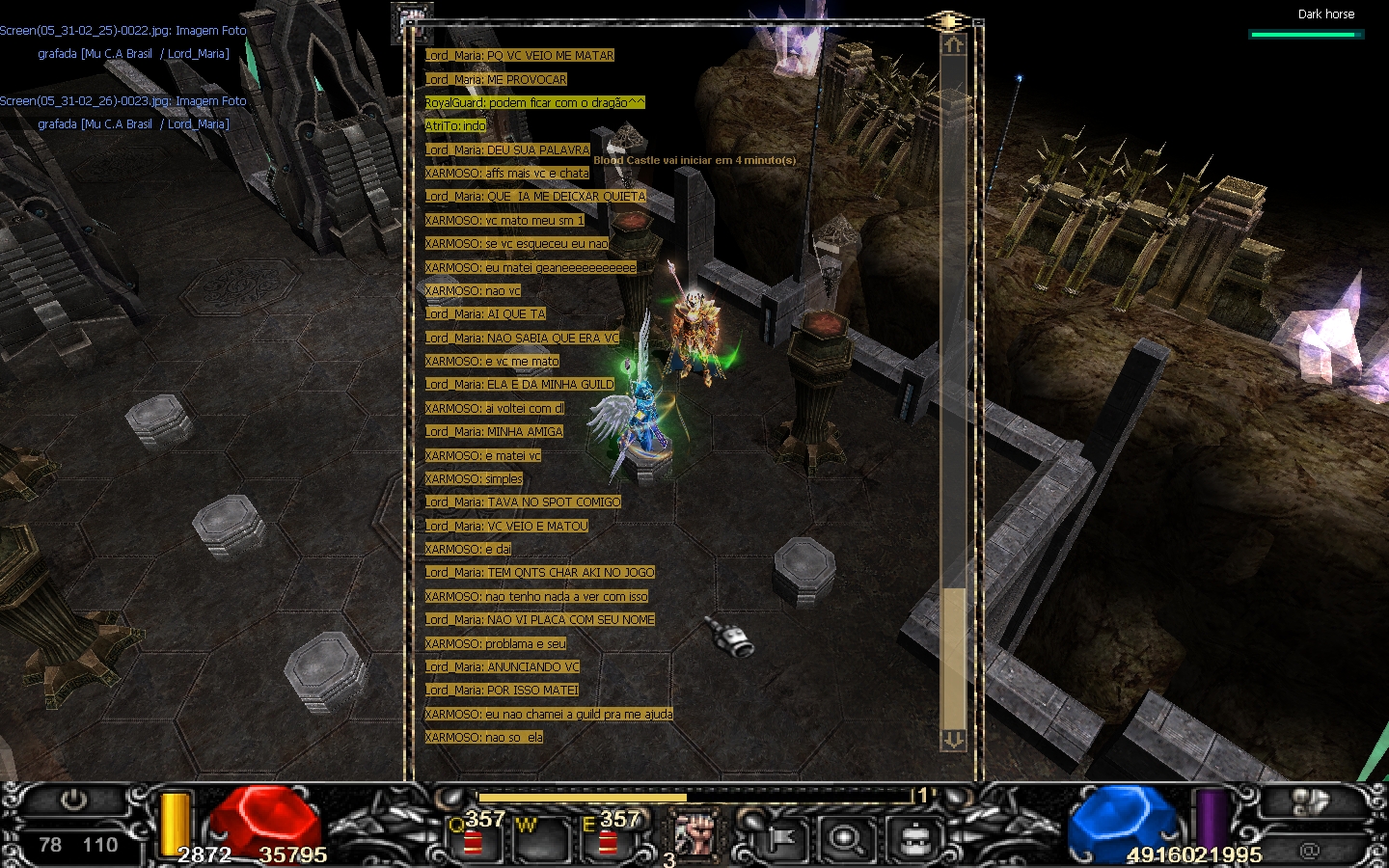Click the chat window top-left corner icon
Image resolution: width=1389 pixels, height=868 pixels.
pos(412,21)
